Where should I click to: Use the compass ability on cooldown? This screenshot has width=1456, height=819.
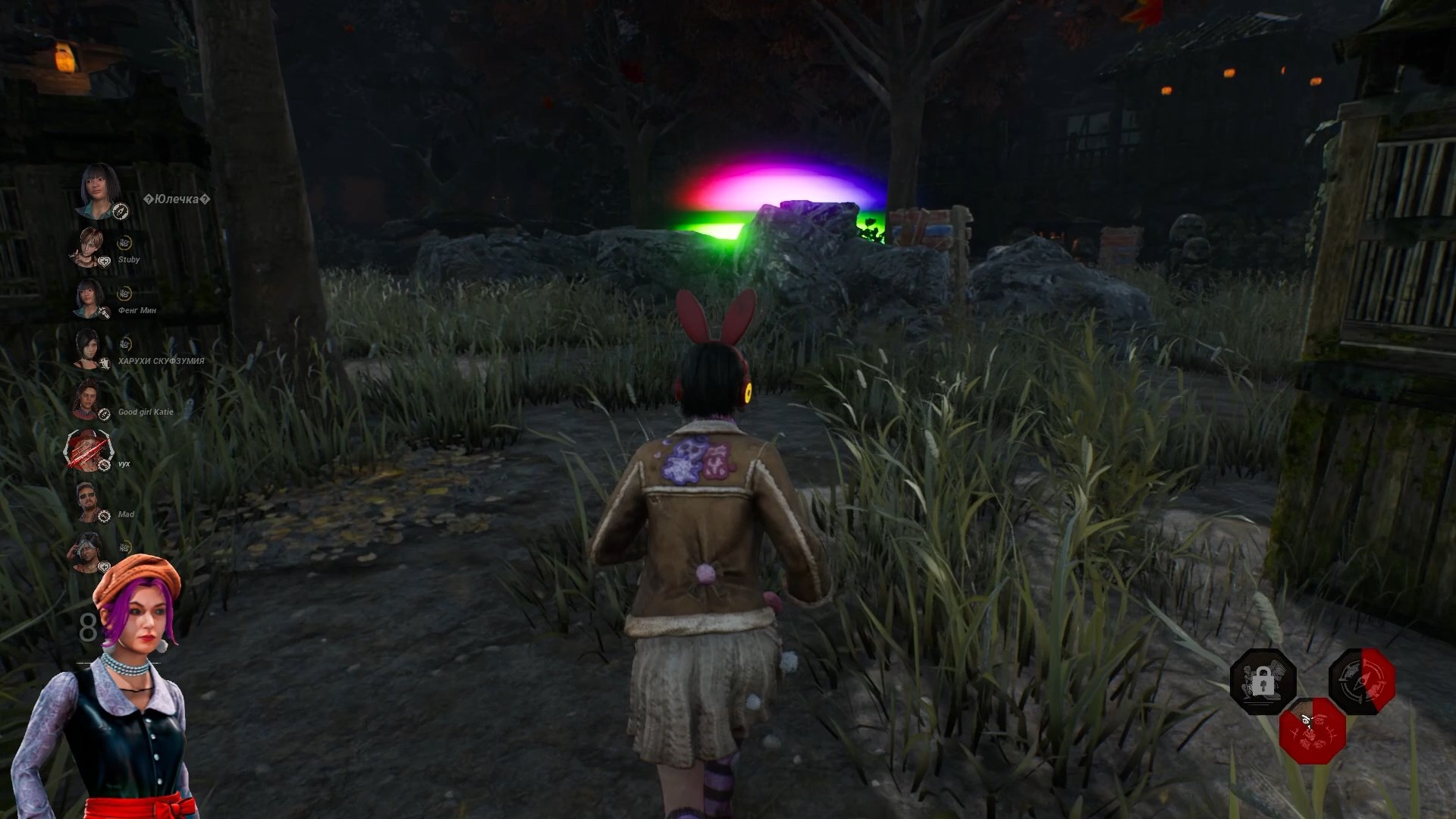1361,681
